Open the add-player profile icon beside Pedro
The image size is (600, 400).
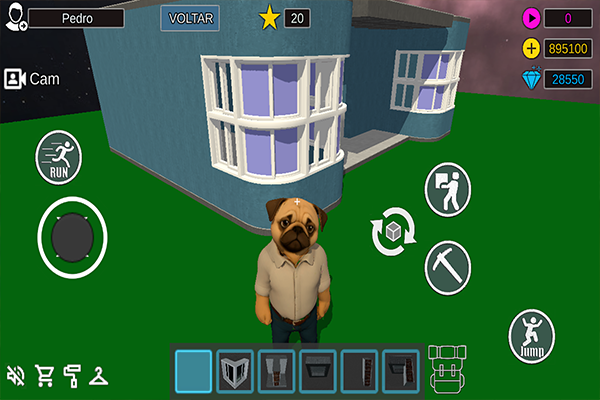tap(15, 18)
